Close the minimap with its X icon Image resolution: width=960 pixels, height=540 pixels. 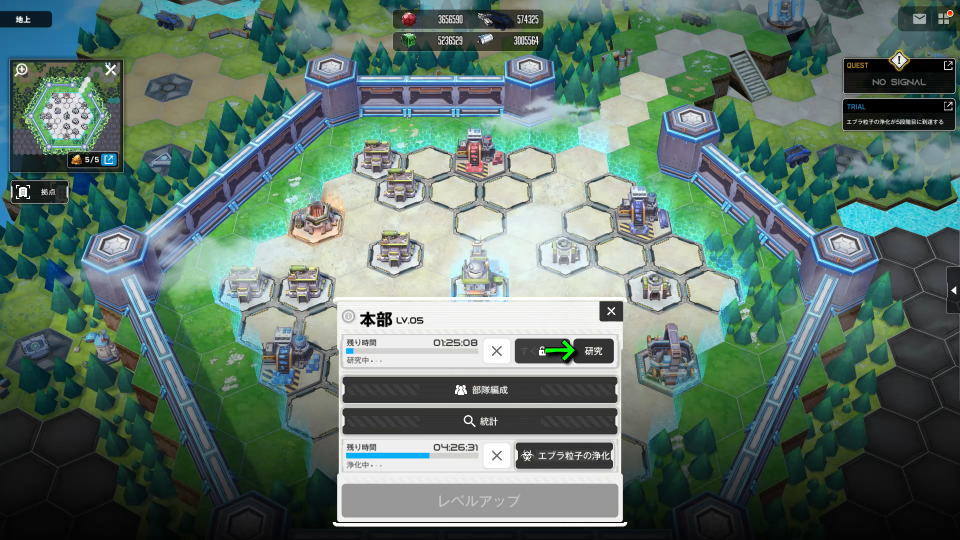tap(111, 70)
